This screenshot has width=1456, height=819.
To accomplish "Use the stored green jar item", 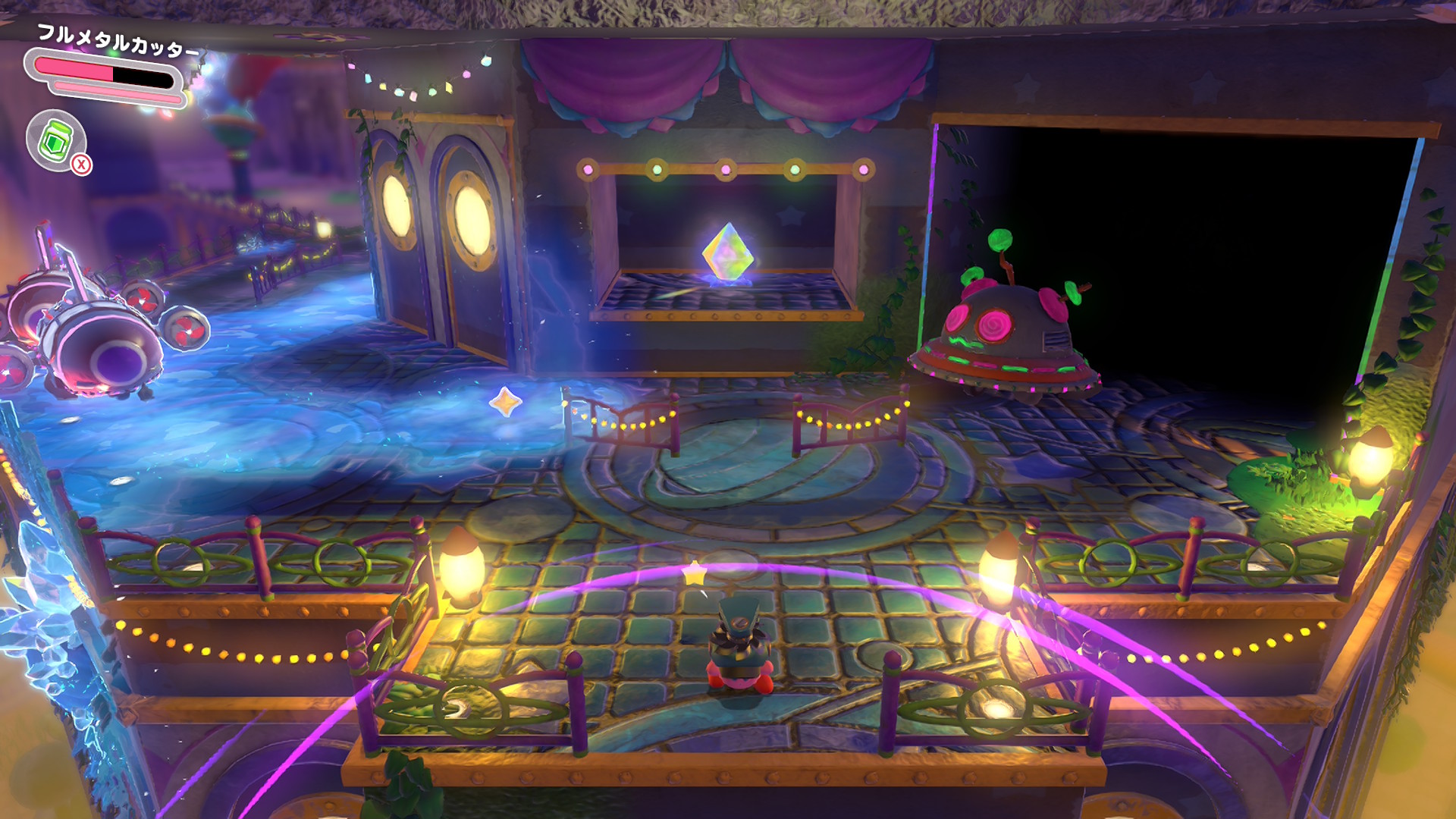I will pyautogui.click(x=56, y=141).
